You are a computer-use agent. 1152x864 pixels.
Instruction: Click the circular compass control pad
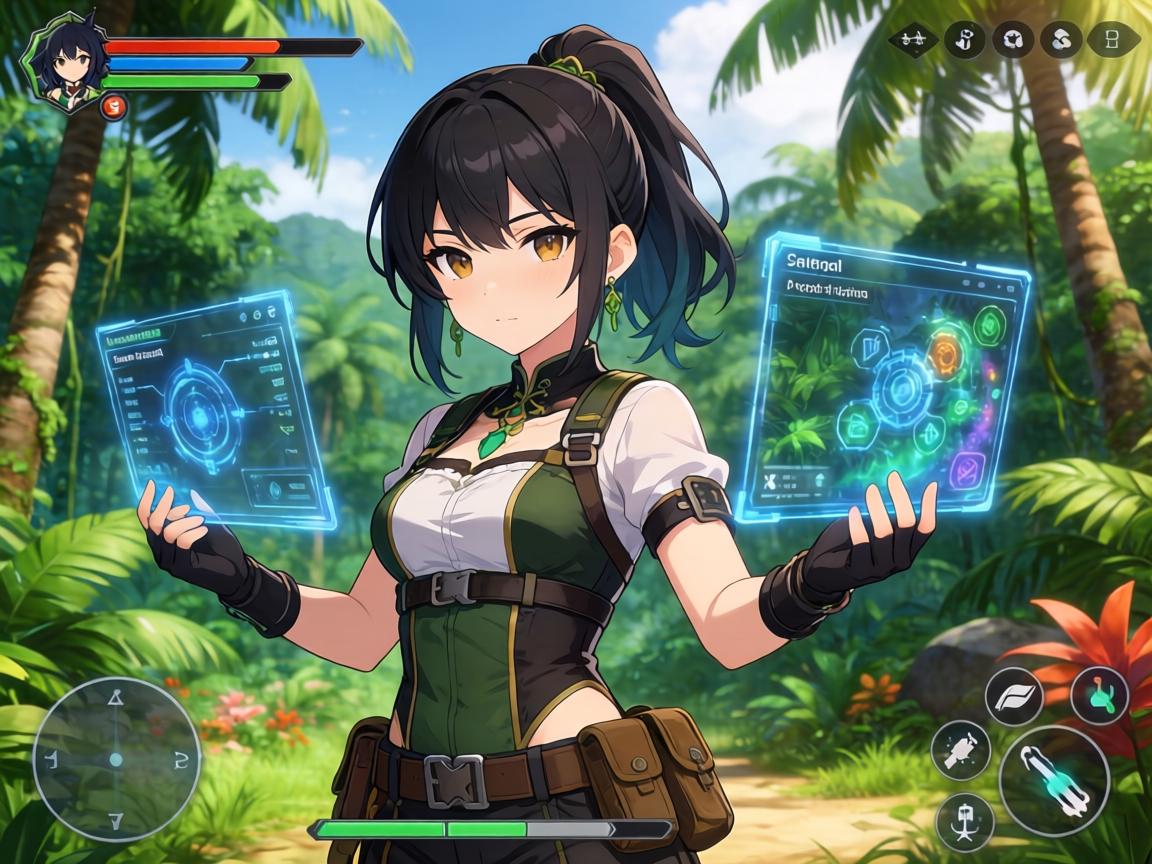point(116,758)
